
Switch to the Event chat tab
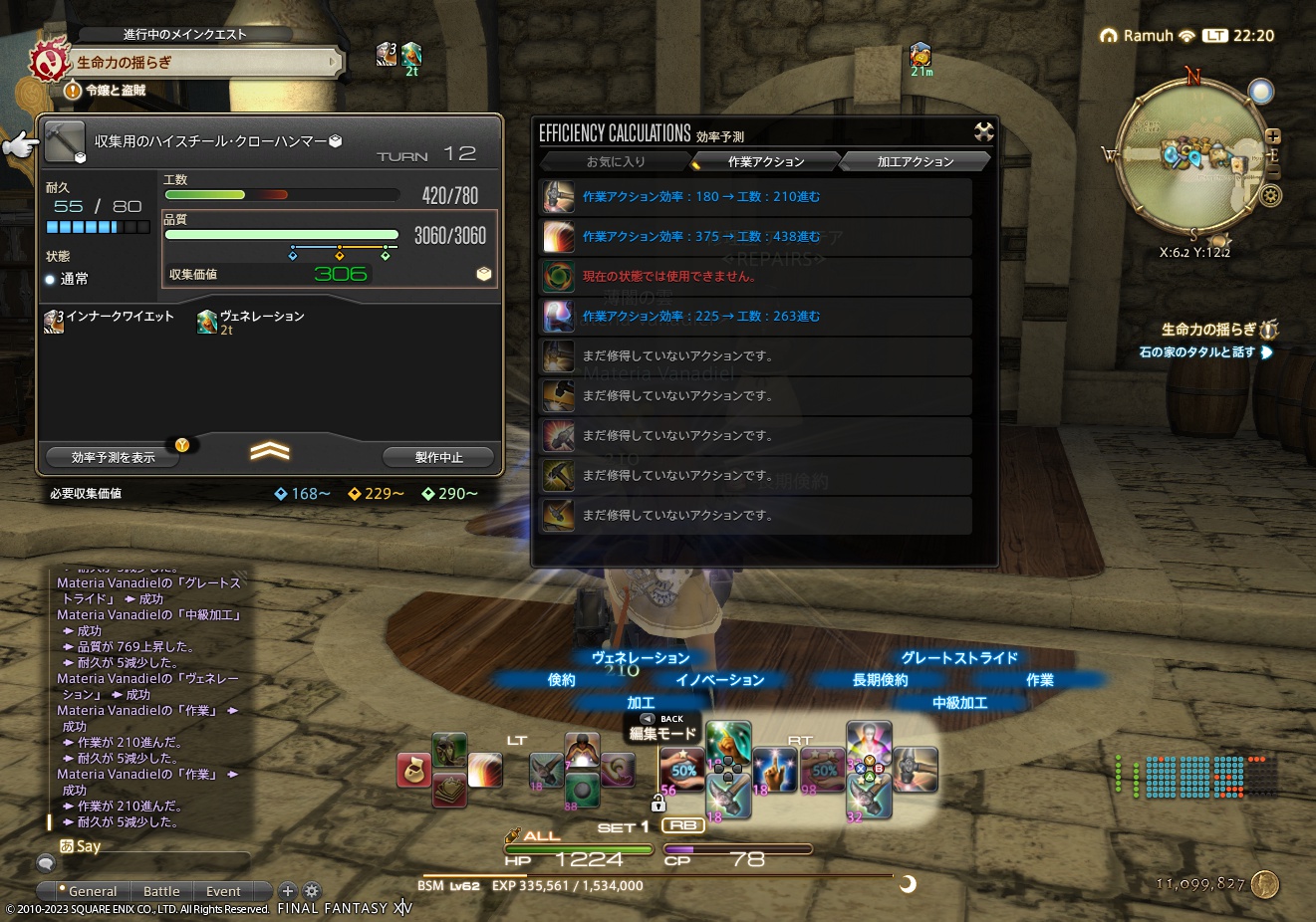[223, 891]
